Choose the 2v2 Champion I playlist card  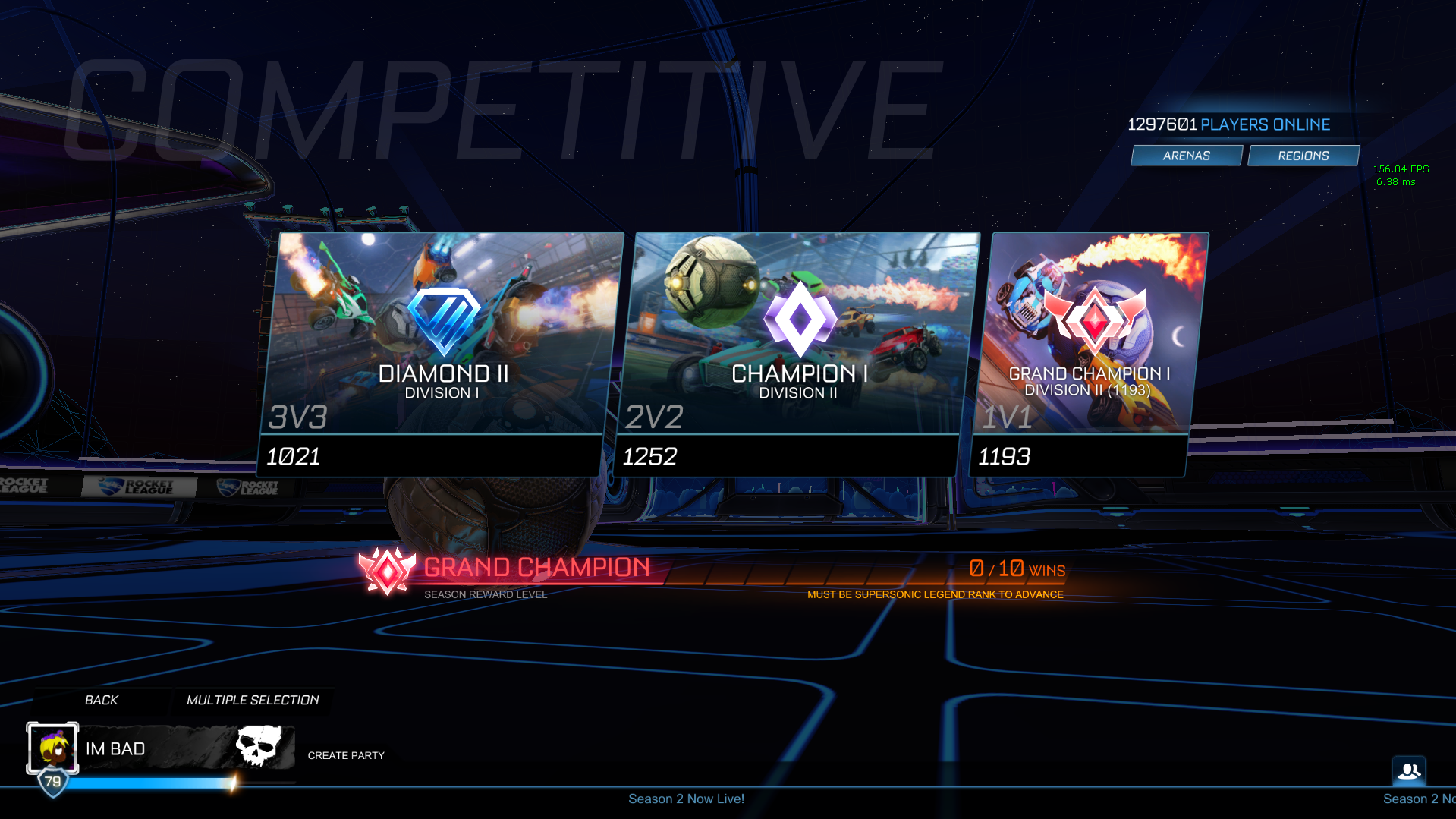point(797,354)
